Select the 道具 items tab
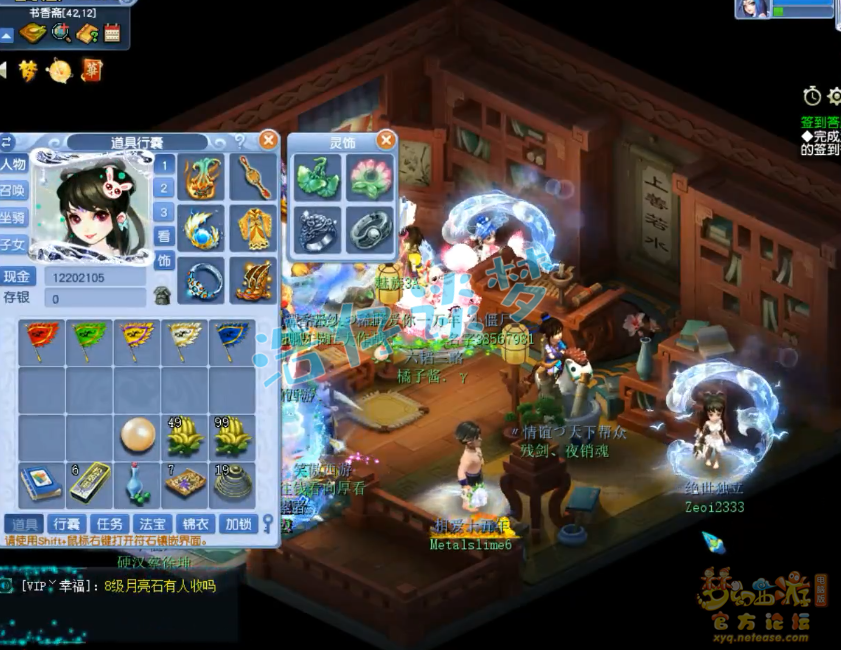Image resolution: width=841 pixels, height=650 pixels. (23, 523)
